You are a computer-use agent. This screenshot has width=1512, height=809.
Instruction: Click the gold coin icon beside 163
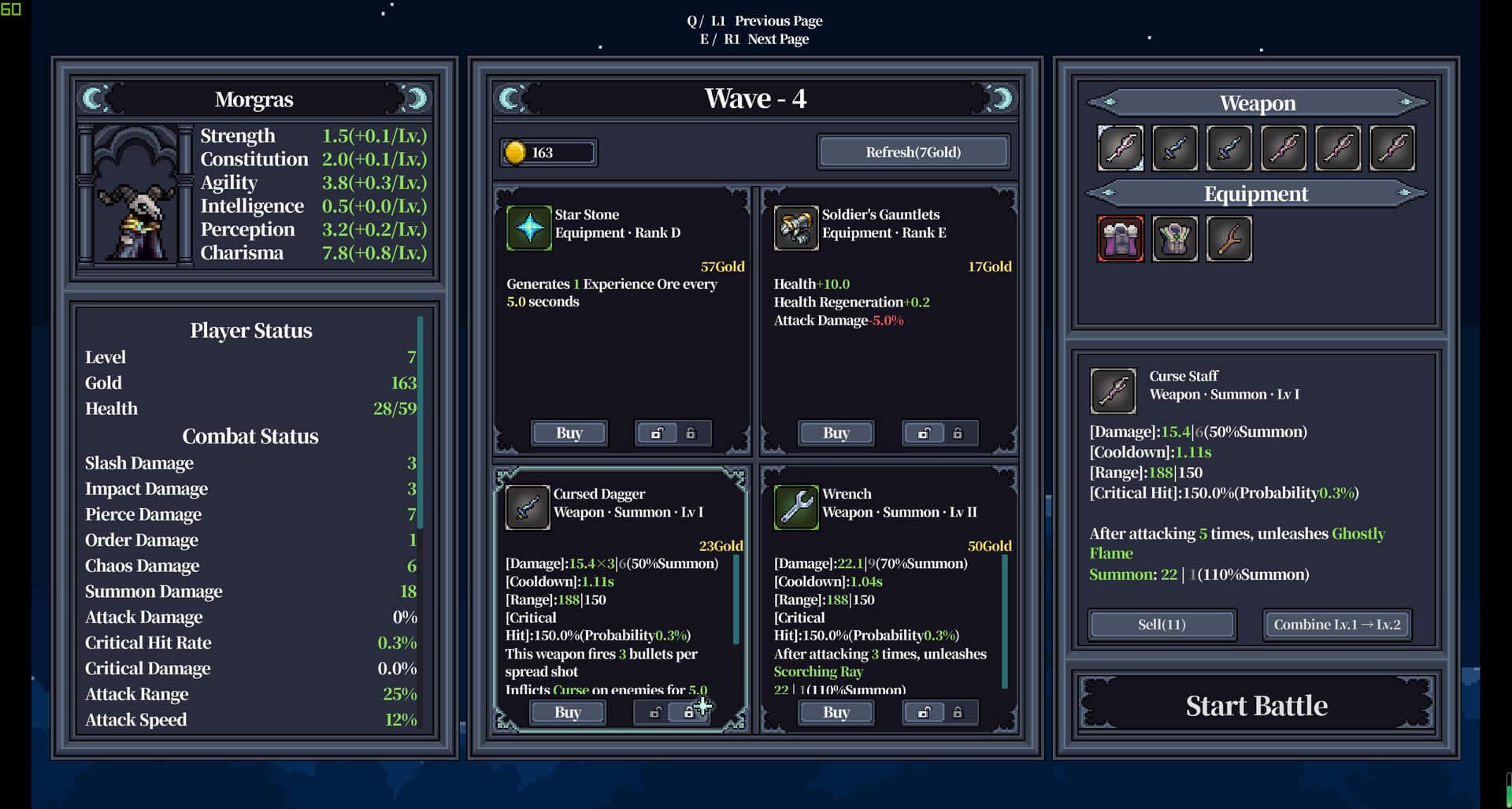516,153
